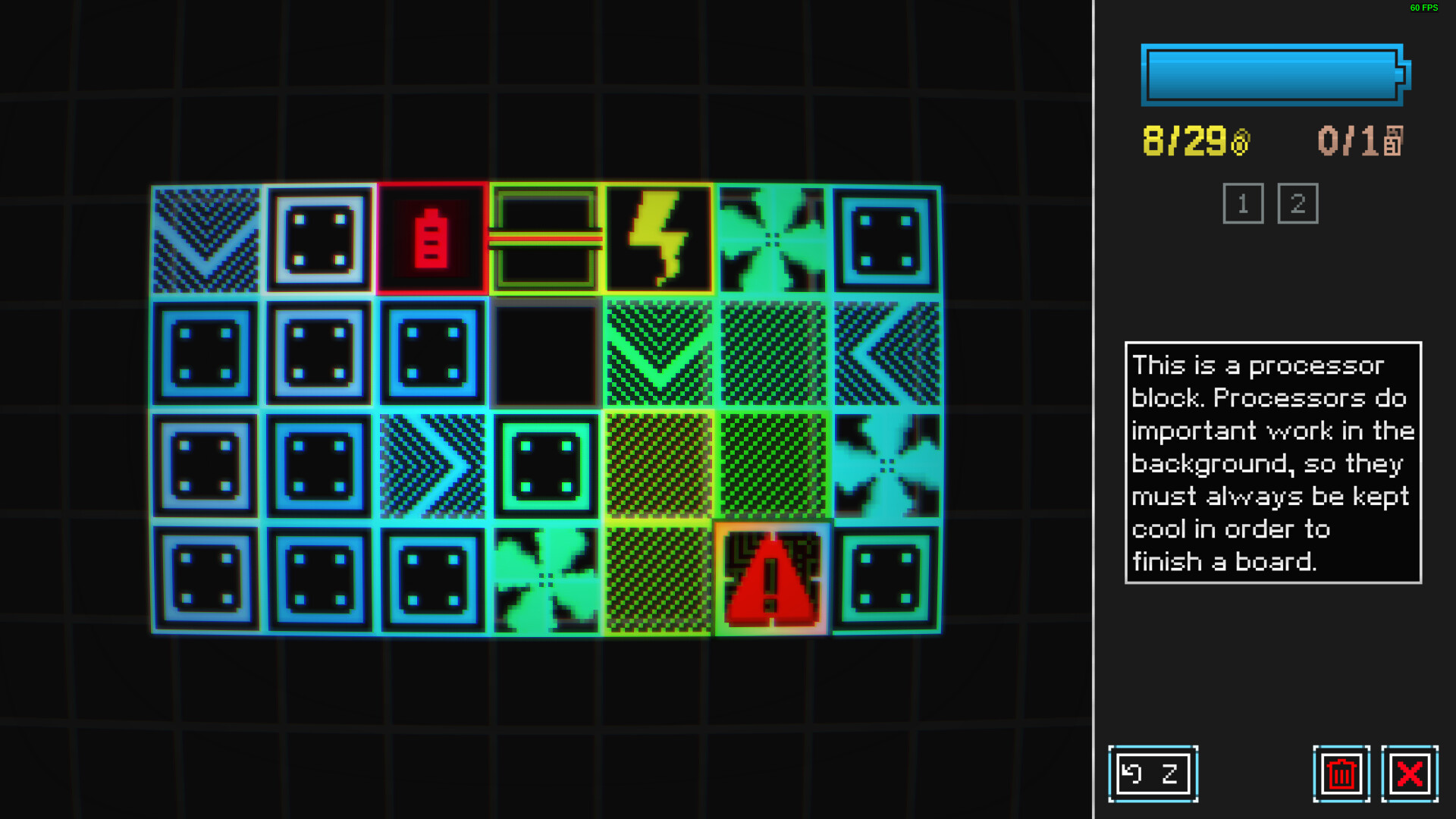Select the processor tooltip text box
The height and width of the screenshot is (819, 1456).
tap(1272, 463)
